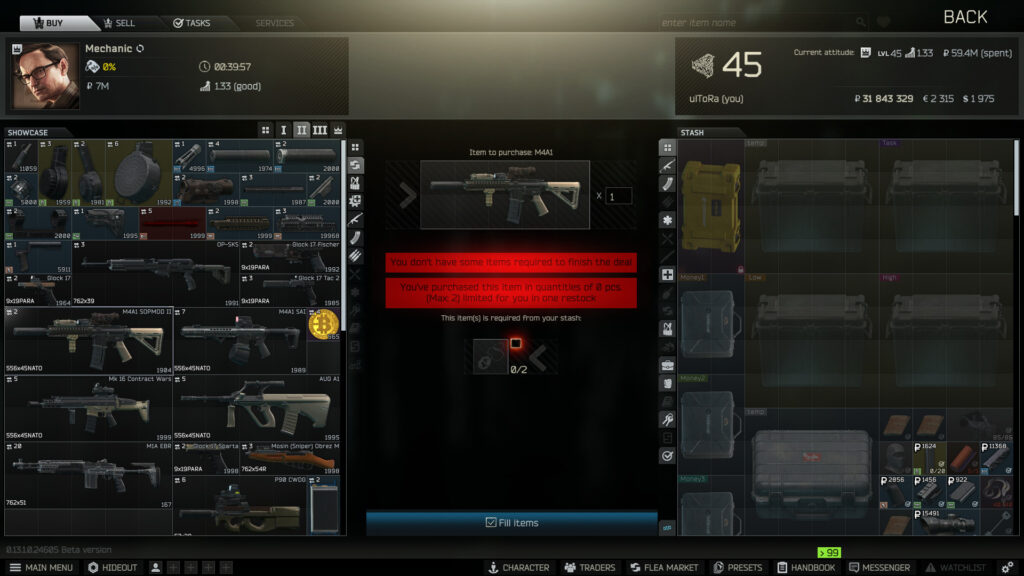1024x576 pixels.
Task: Edit the purchase quantity field
Action: coord(619,196)
